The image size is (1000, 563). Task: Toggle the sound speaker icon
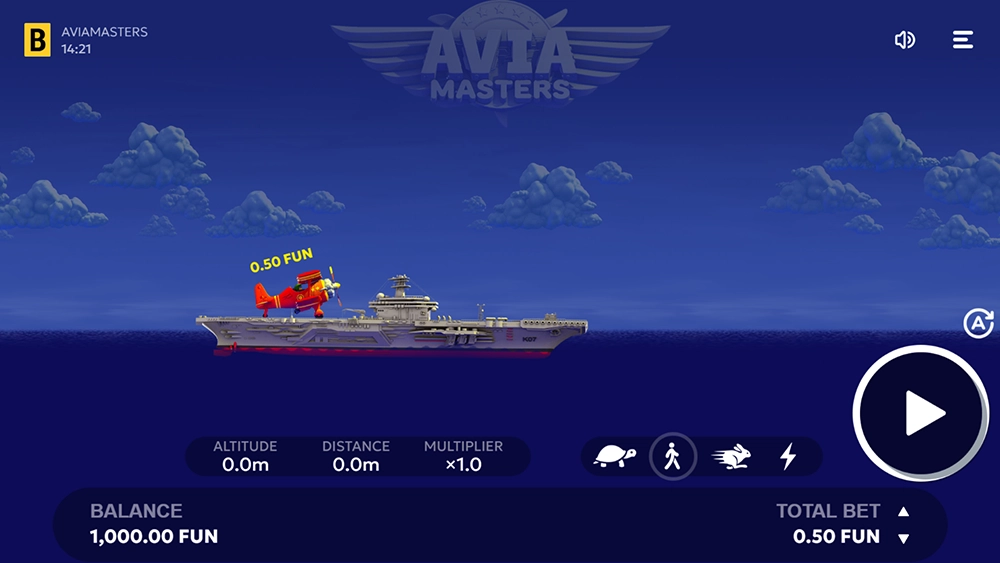(904, 40)
